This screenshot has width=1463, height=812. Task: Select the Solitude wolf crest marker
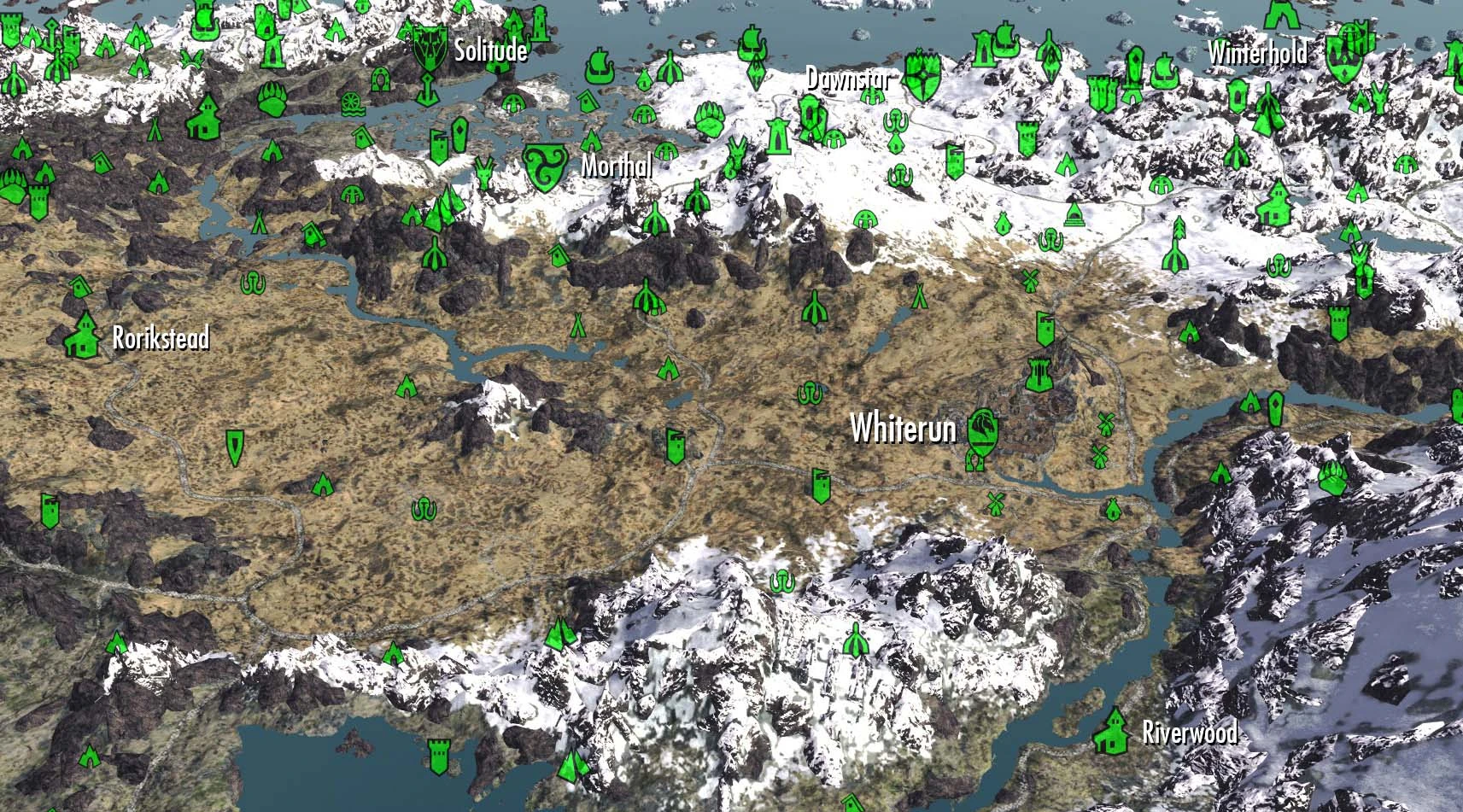tap(431, 47)
